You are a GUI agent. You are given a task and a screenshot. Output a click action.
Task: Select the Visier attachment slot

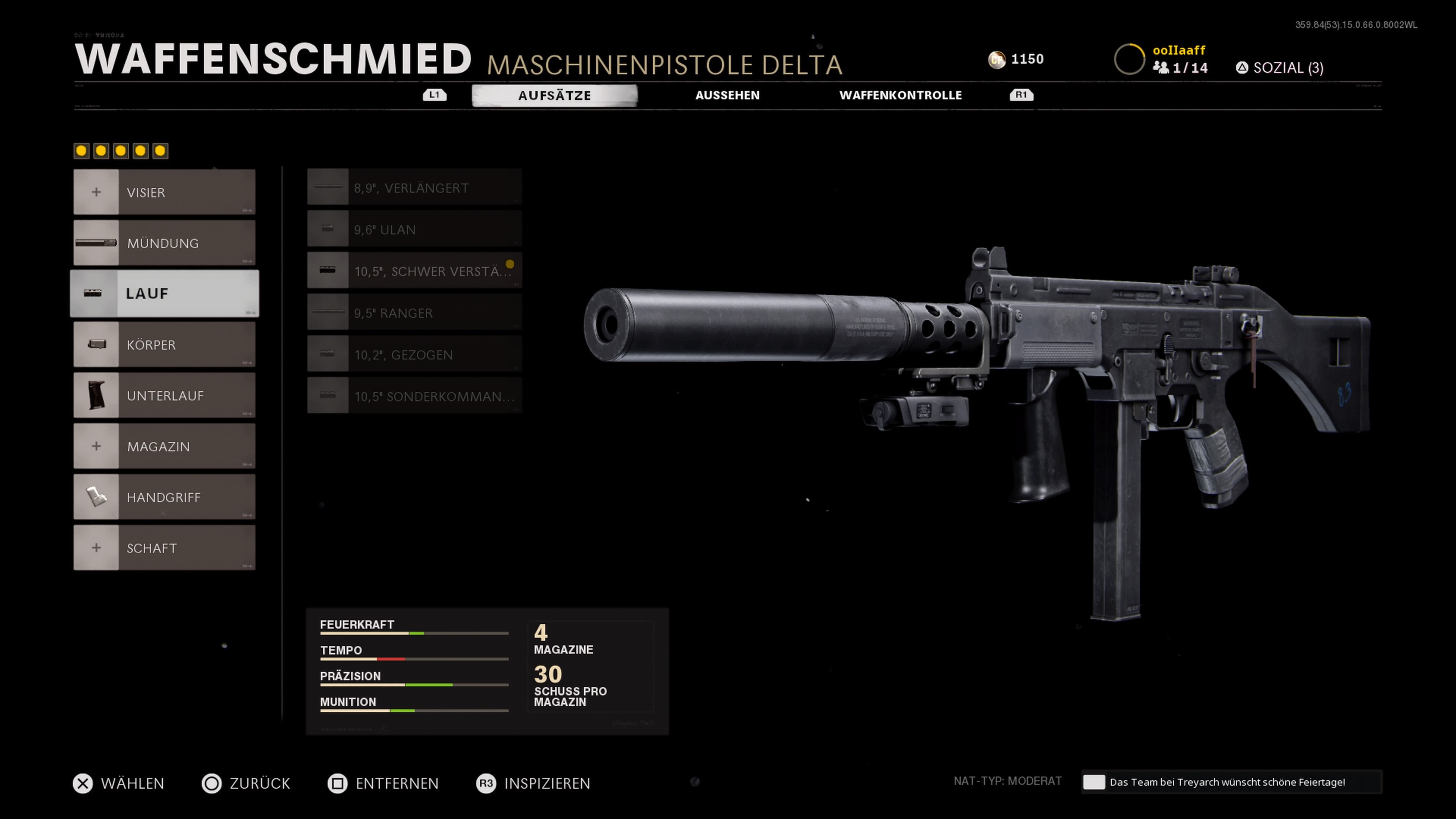click(165, 192)
